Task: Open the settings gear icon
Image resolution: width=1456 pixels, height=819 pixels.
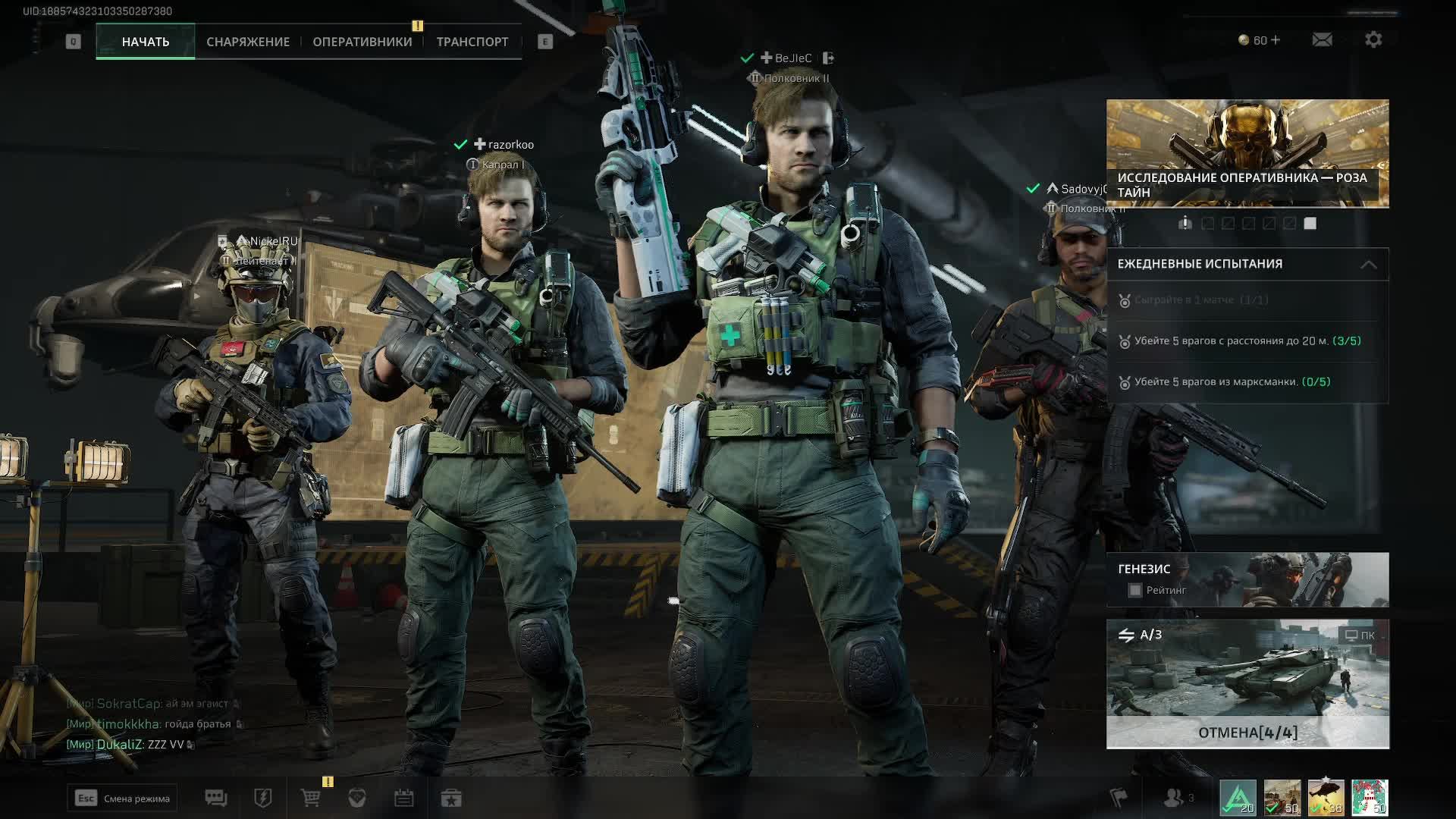Action: tap(1373, 39)
